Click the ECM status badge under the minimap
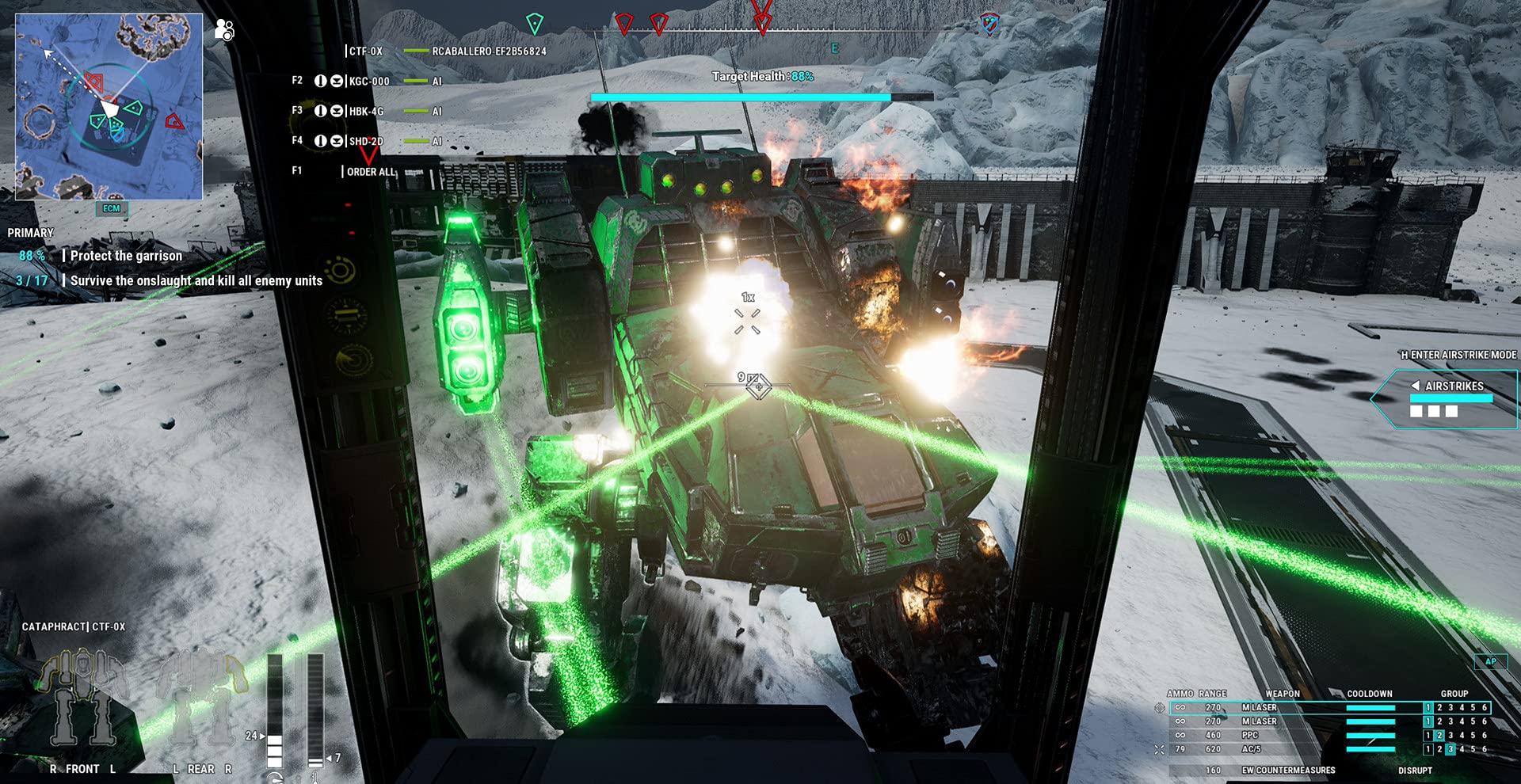The image size is (1521, 784). 111,207
